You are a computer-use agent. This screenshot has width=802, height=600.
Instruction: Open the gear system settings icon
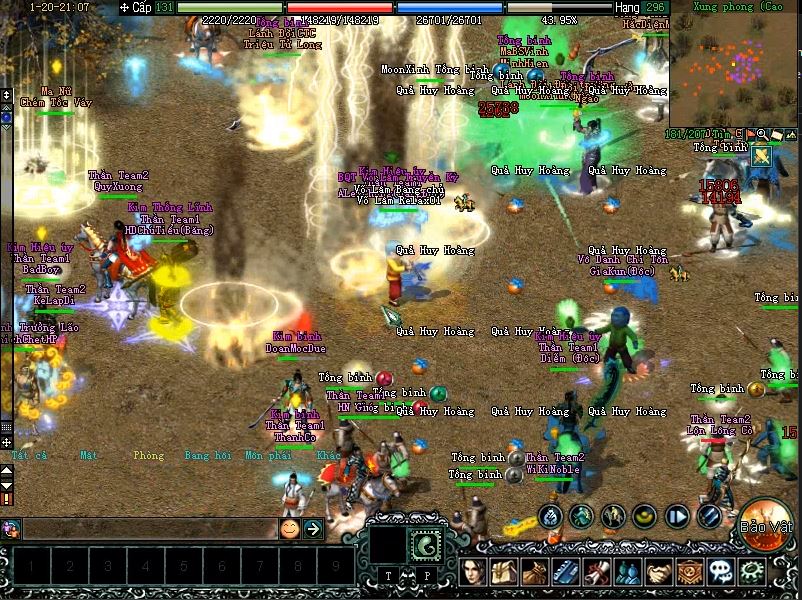pos(751,573)
